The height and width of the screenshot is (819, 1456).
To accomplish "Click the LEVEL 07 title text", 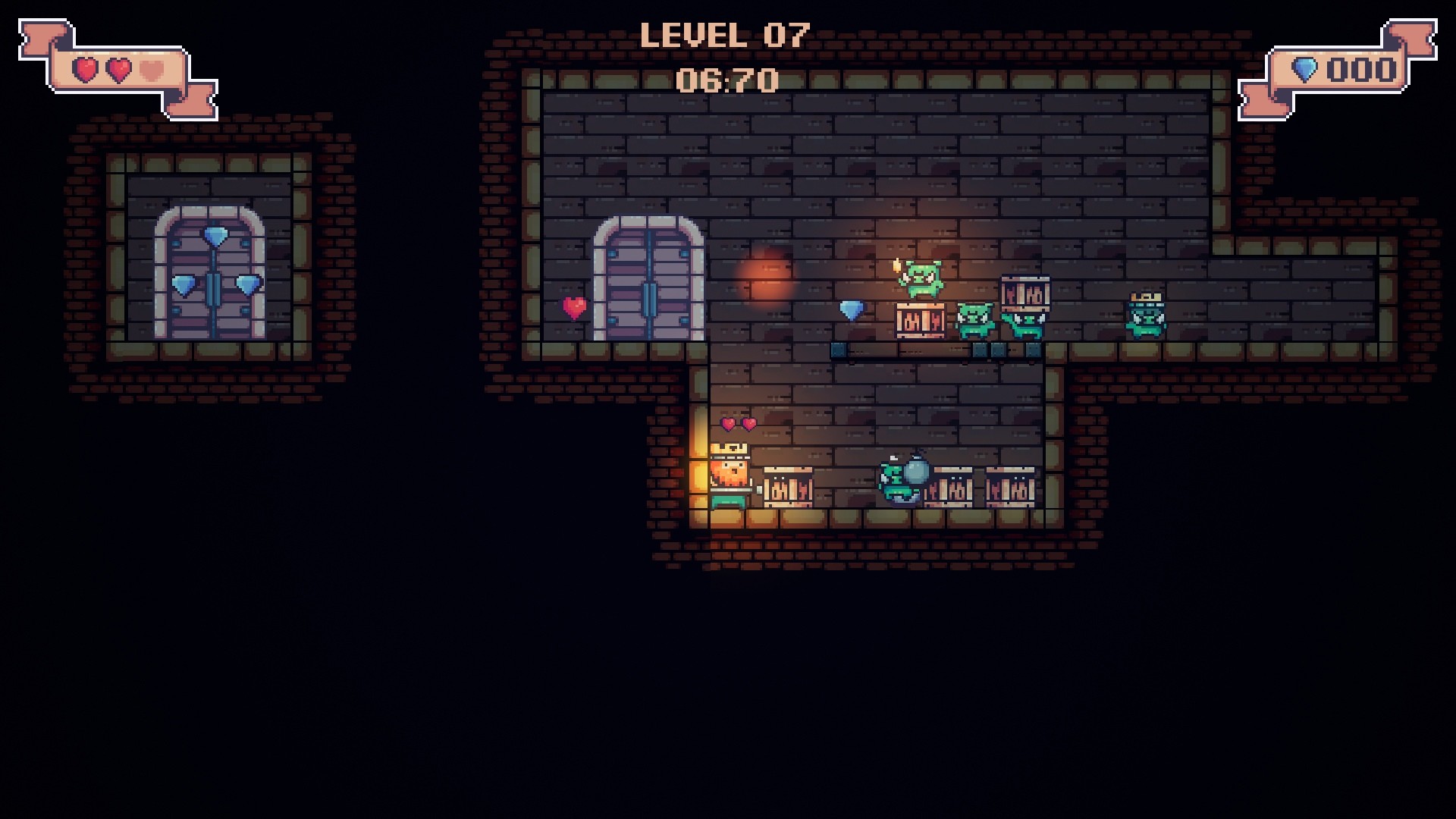I will [x=724, y=36].
